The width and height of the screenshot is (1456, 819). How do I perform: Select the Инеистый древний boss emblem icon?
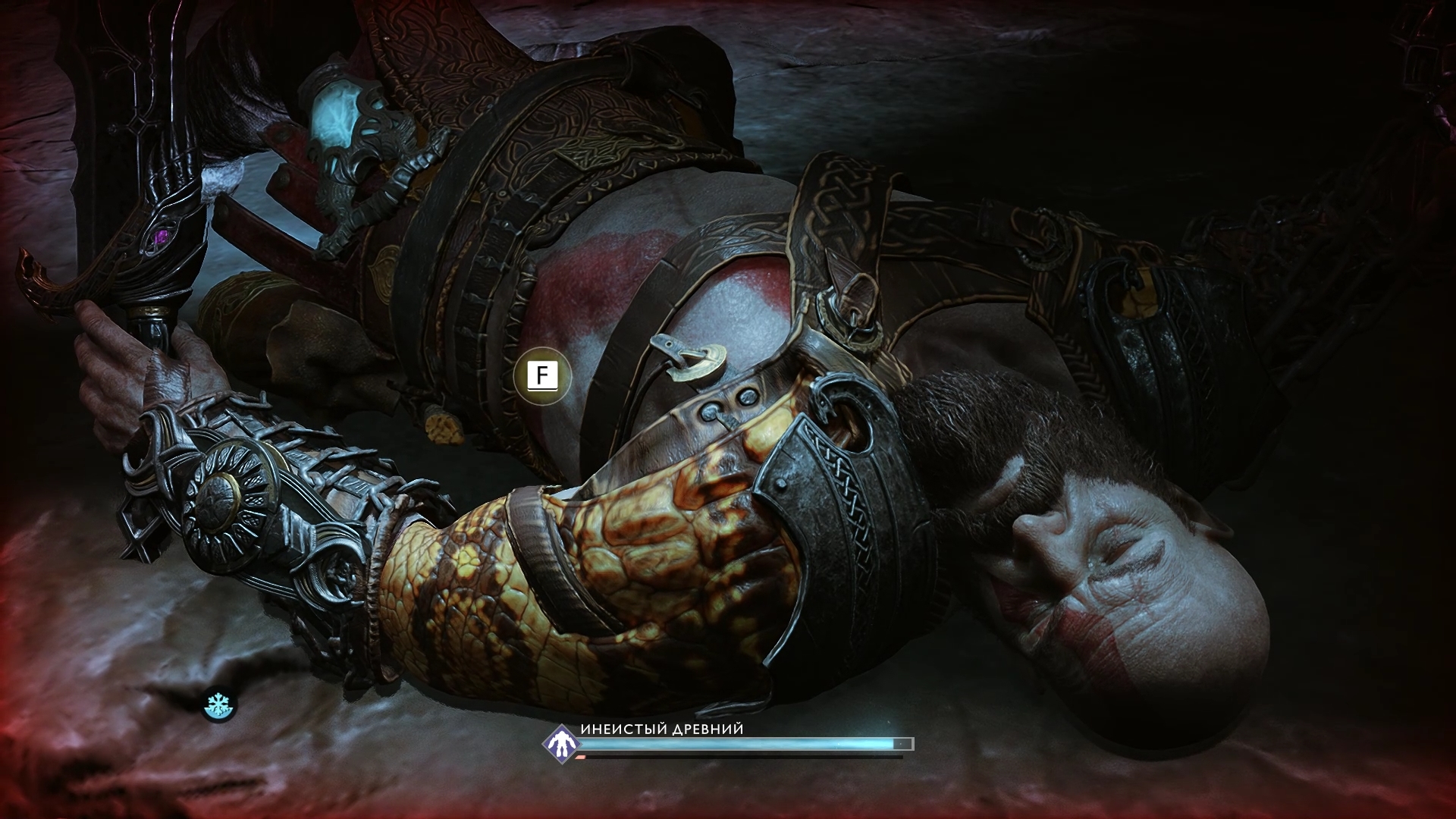tap(560, 742)
